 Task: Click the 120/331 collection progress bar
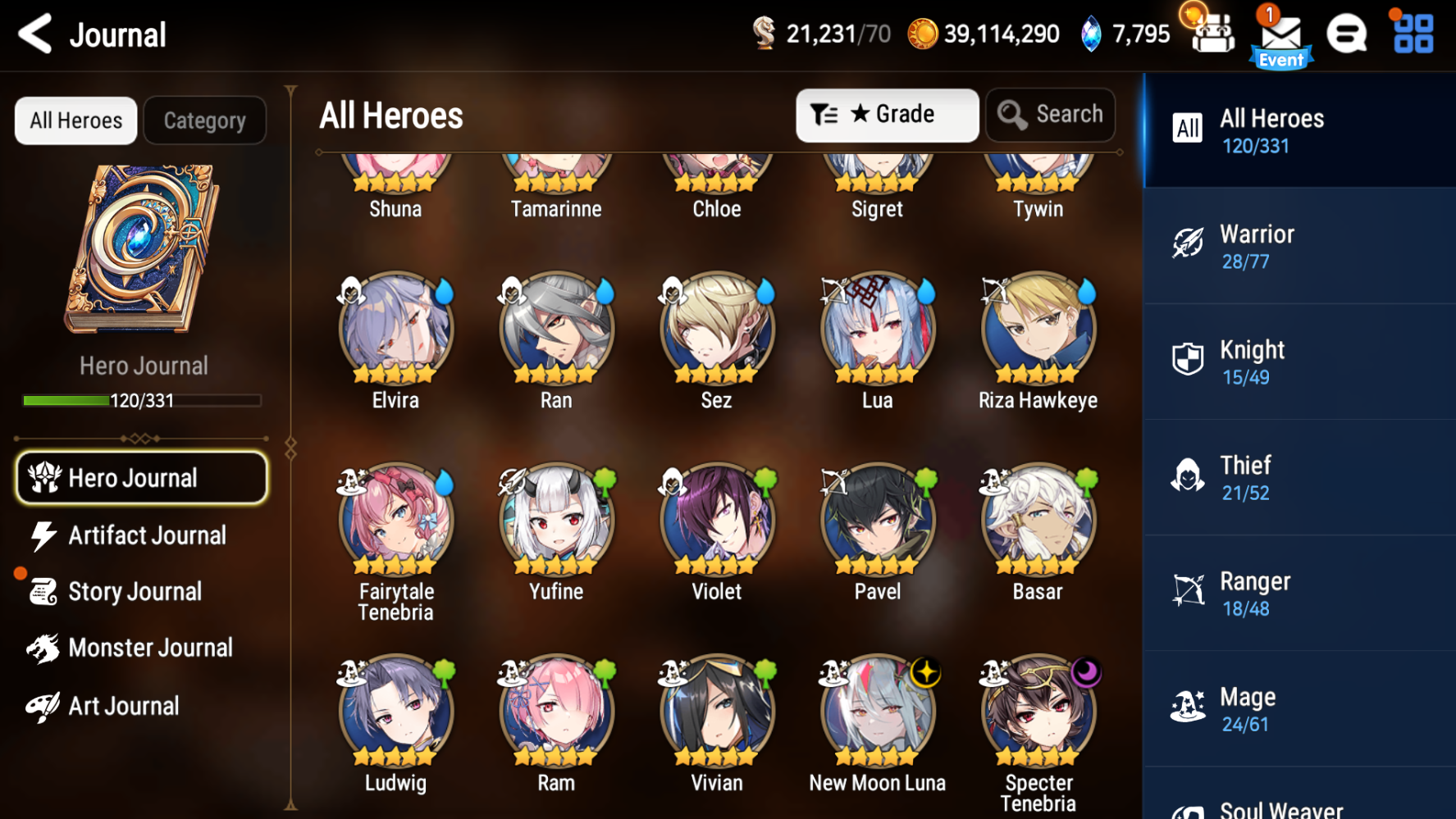(x=141, y=399)
